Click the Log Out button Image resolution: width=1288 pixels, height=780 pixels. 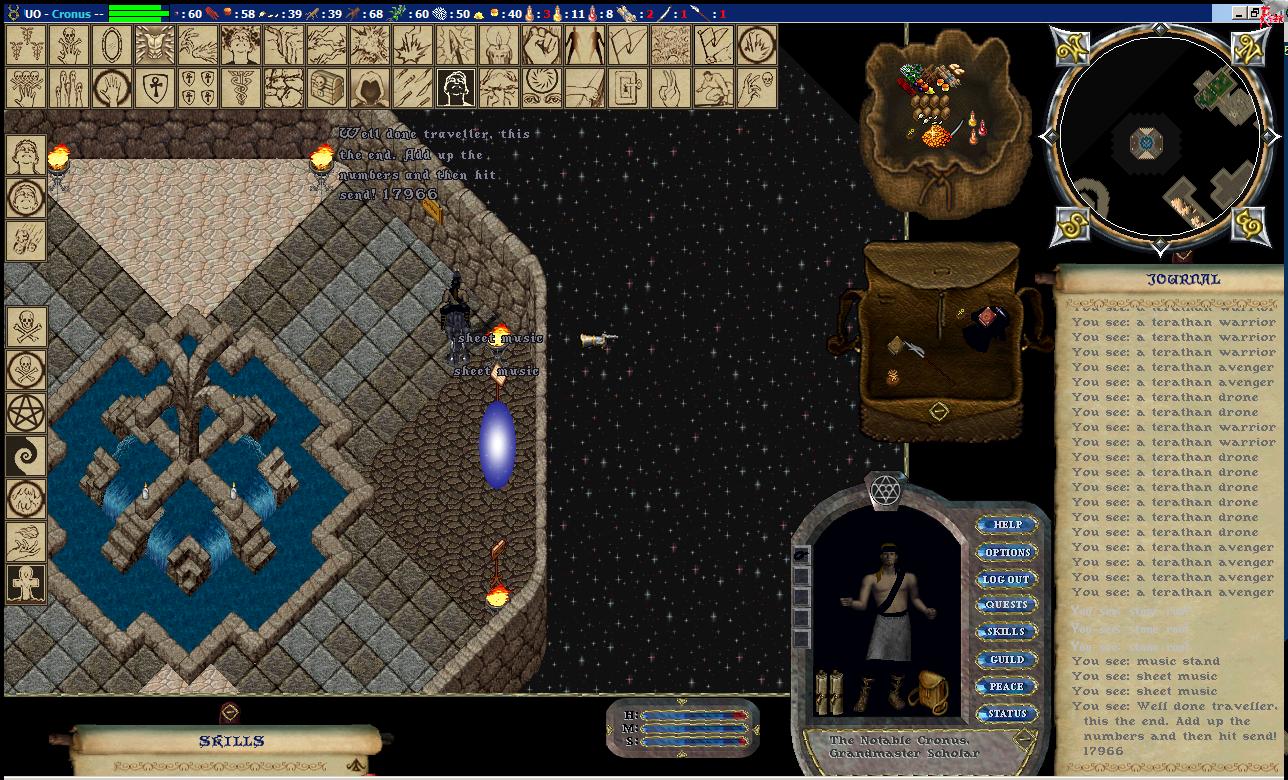[x=1006, y=579]
